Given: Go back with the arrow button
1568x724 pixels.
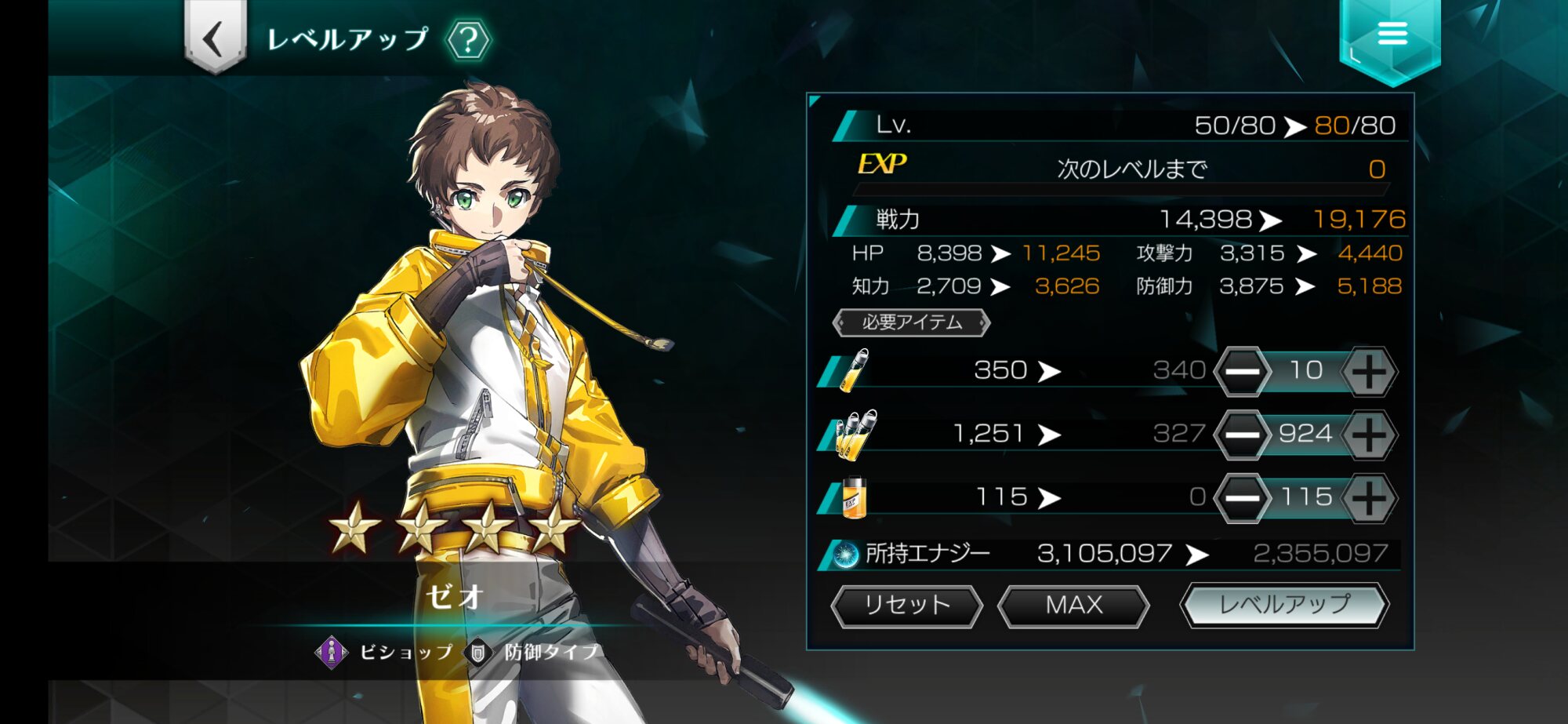Looking at the screenshot, I should 215,38.
